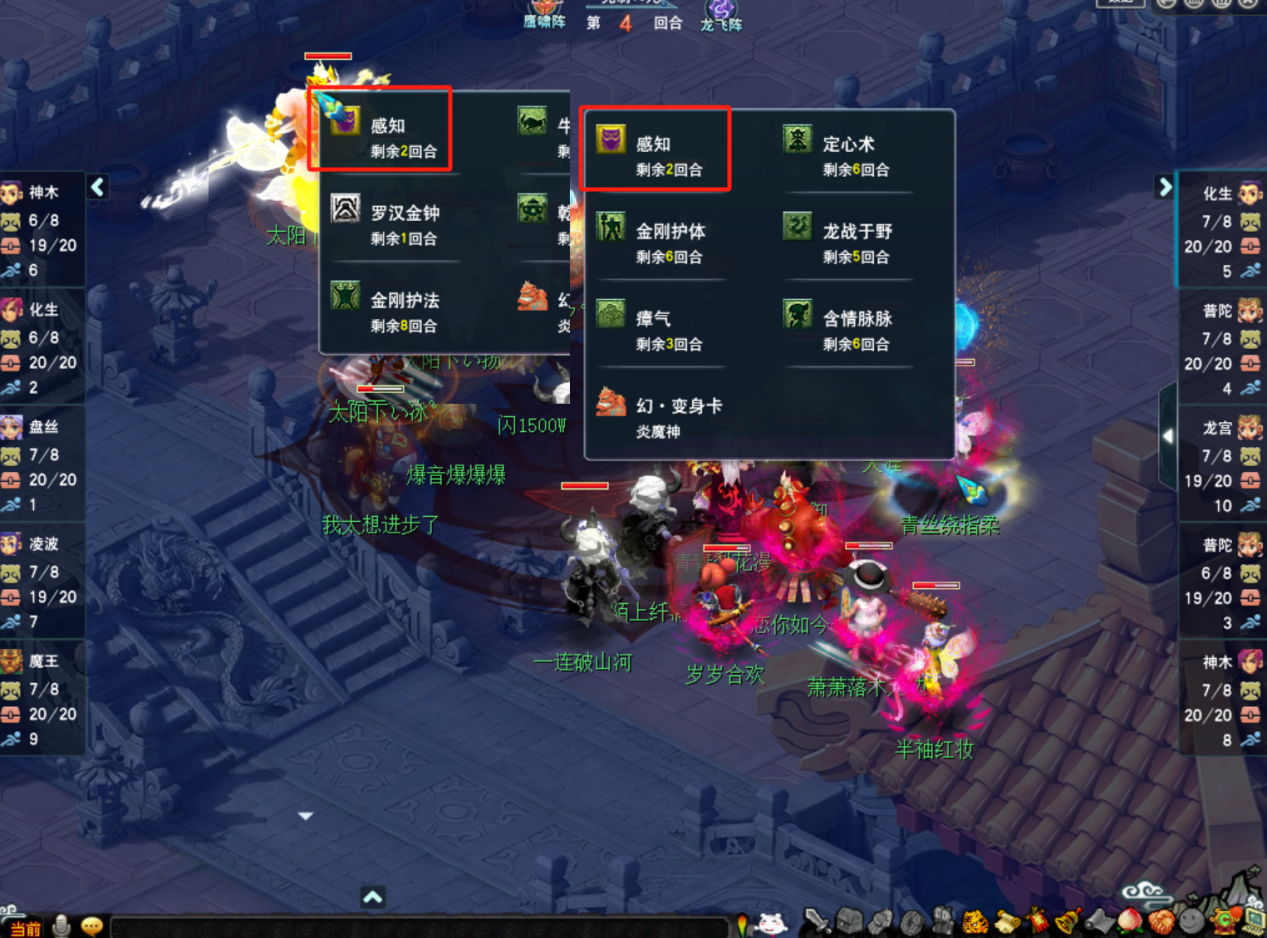
Task: Open the peach icon
Action: (x=1131, y=921)
